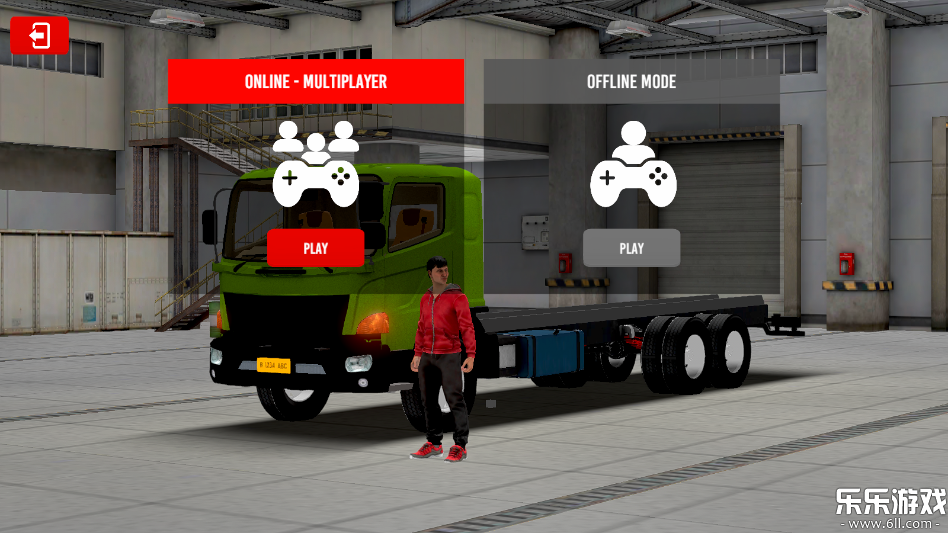948x533 pixels.
Task: Start offline mode with gray Play button
Action: coord(631,248)
